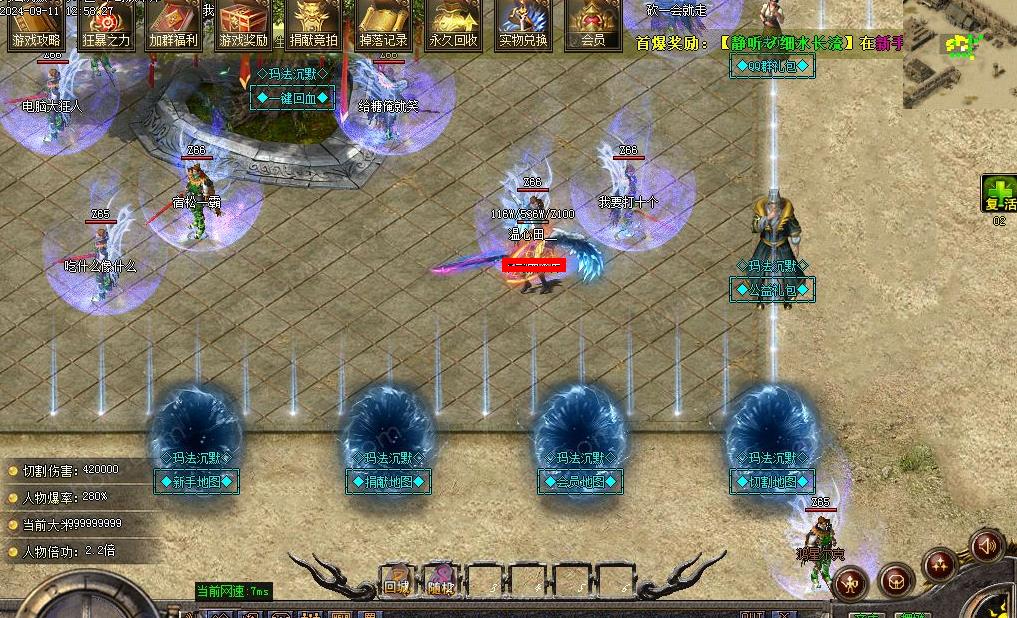
Task: Click the green 复活 revive icon
Action: click(x=998, y=193)
